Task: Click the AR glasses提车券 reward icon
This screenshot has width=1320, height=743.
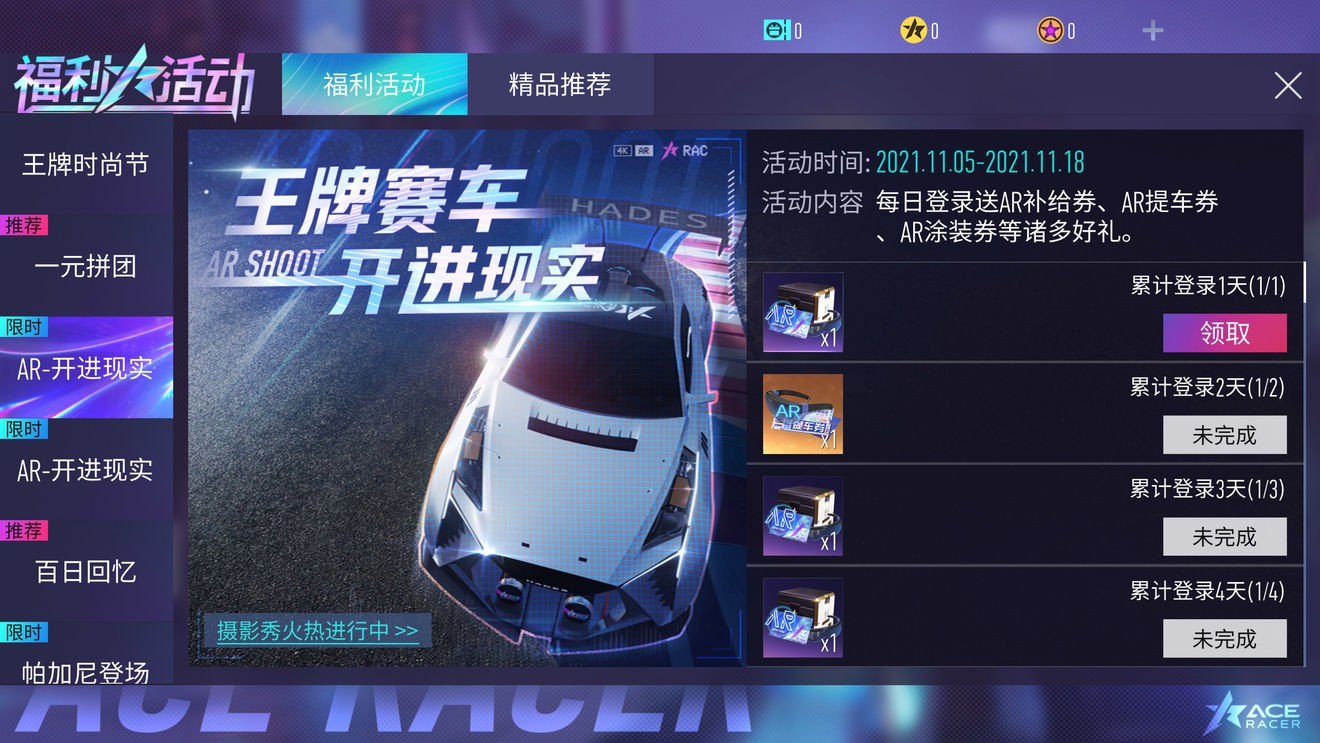Action: 801,413
